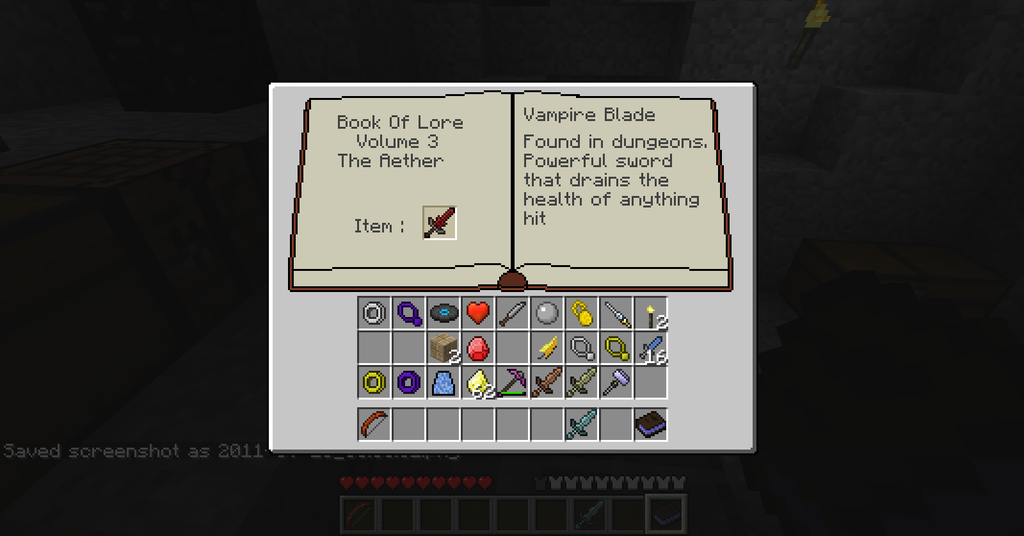Choose the golden feather item
Image resolution: width=1024 pixels, height=536 pixels.
pos(547,348)
